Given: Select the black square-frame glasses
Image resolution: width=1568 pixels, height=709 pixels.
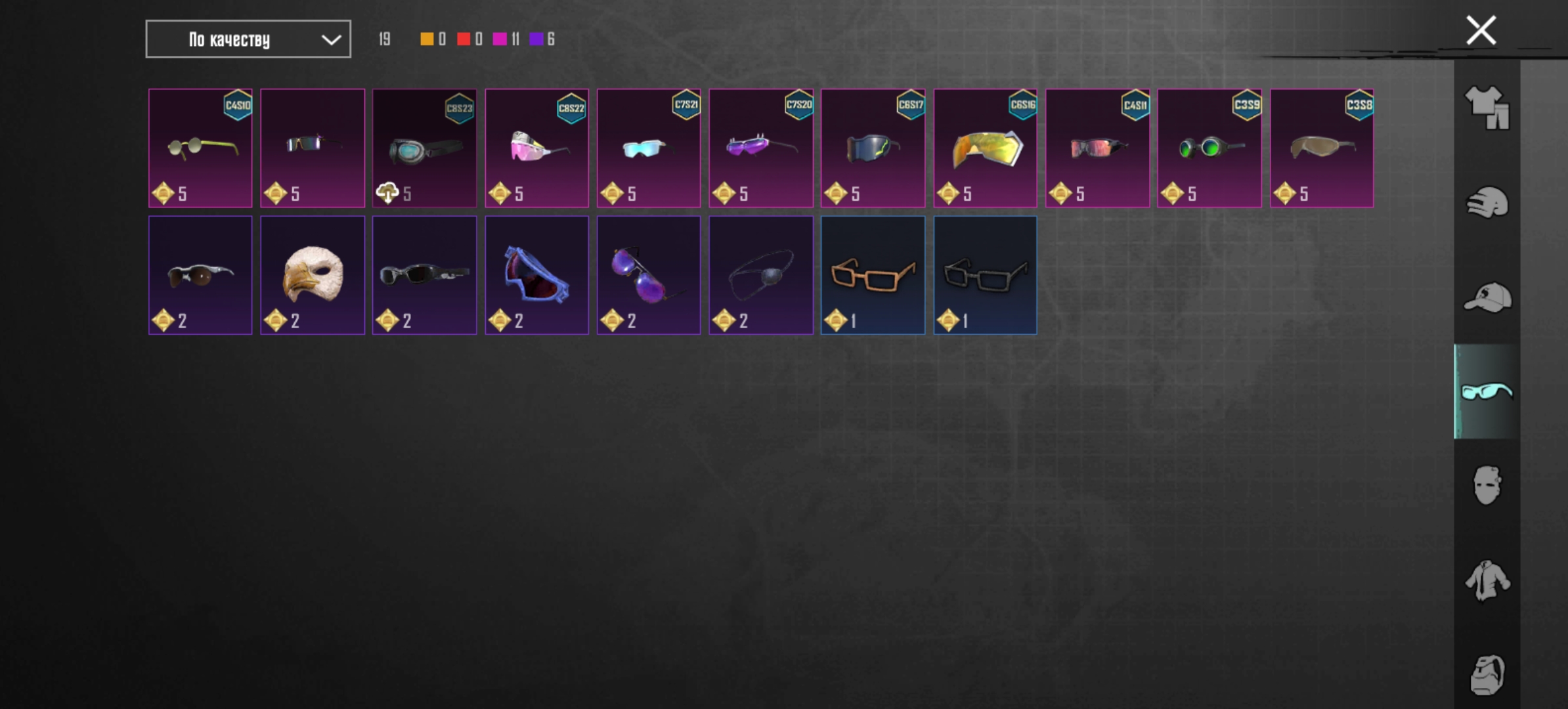Looking at the screenshot, I should coord(985,275).
